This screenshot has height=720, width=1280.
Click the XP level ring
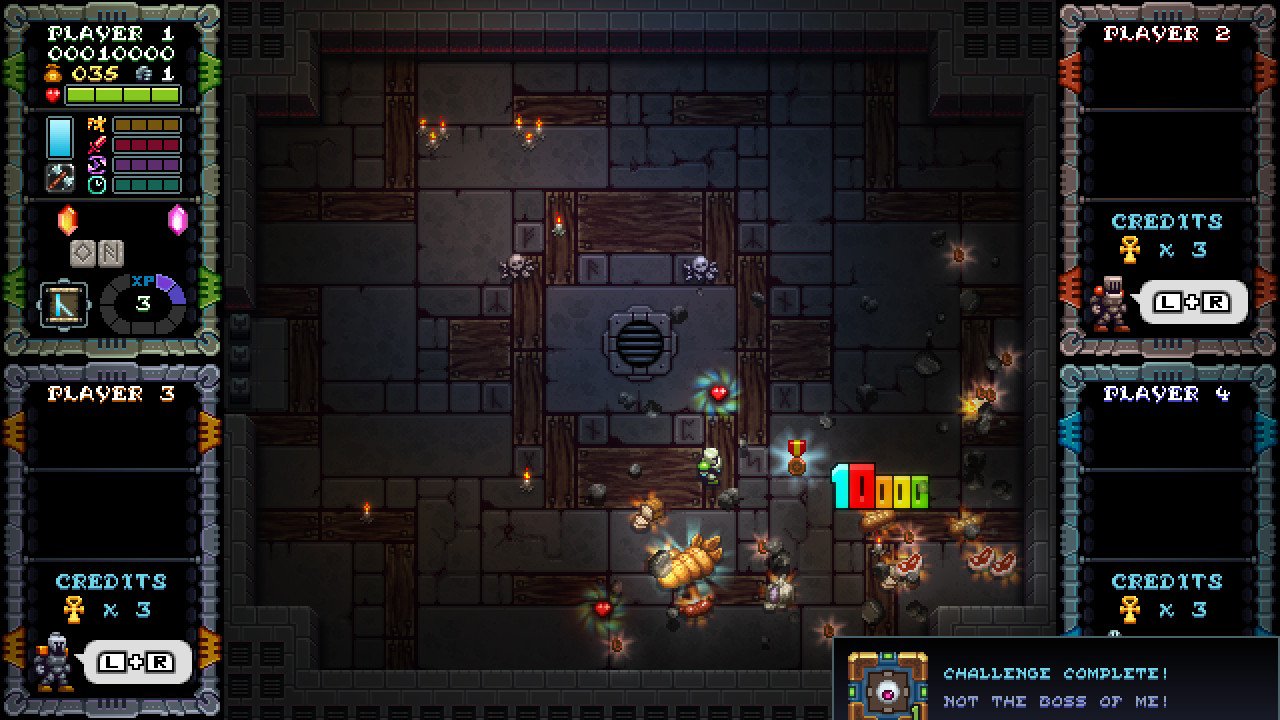pyautogui.click(x=143, y=303)
